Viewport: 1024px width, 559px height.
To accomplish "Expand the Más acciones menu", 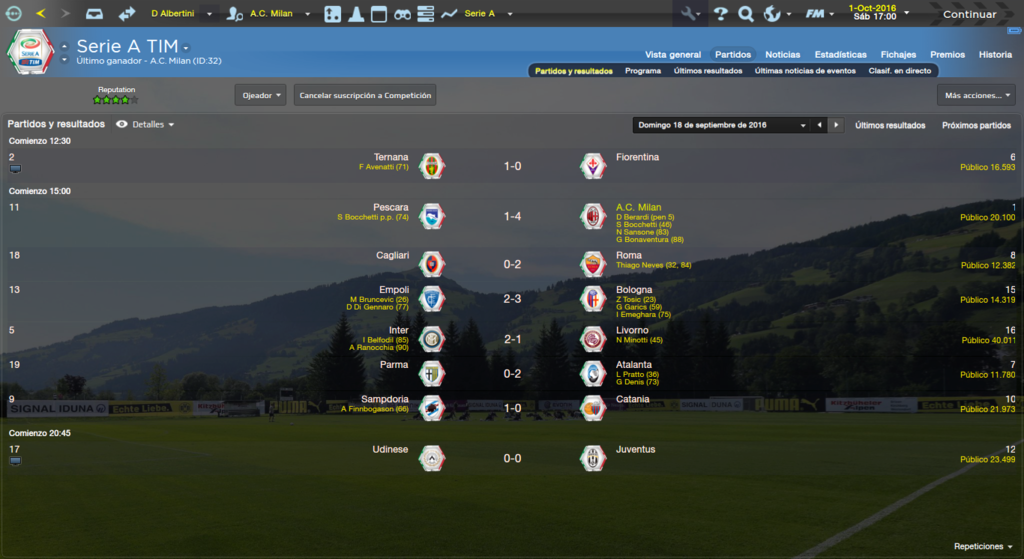I will (x=976, y=95).
